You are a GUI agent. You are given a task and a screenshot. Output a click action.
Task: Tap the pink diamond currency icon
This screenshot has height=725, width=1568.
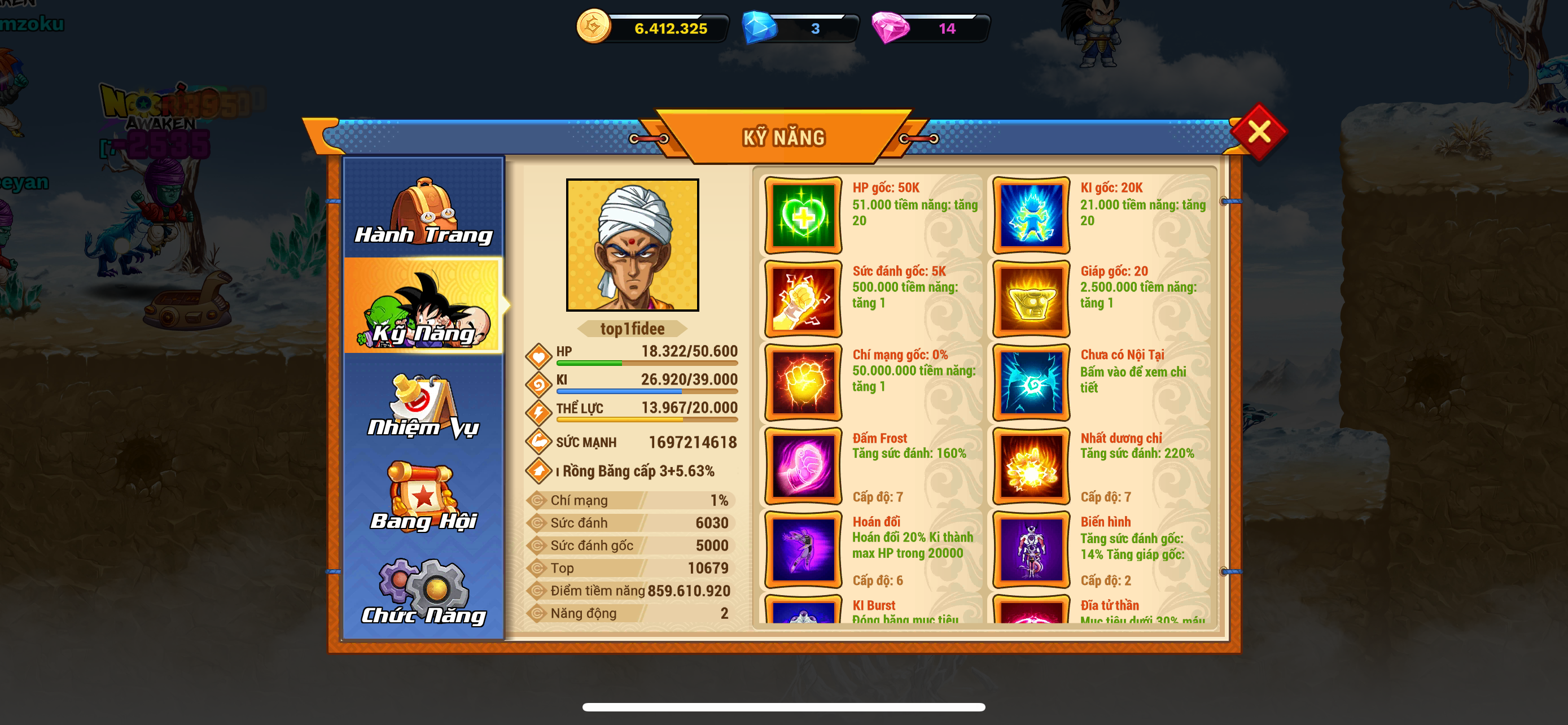890,28
